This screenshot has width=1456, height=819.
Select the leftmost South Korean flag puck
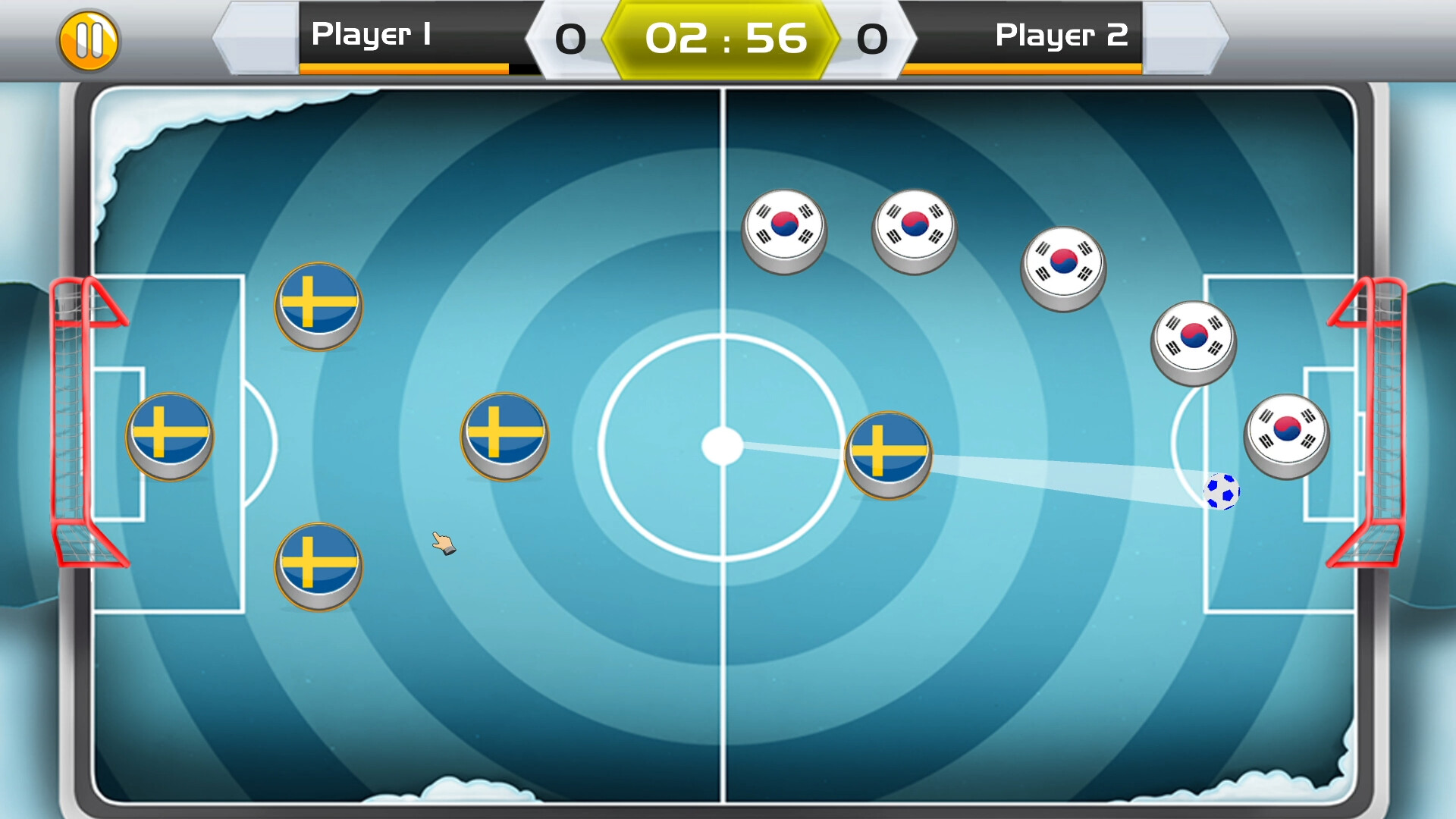coord(785,227)
